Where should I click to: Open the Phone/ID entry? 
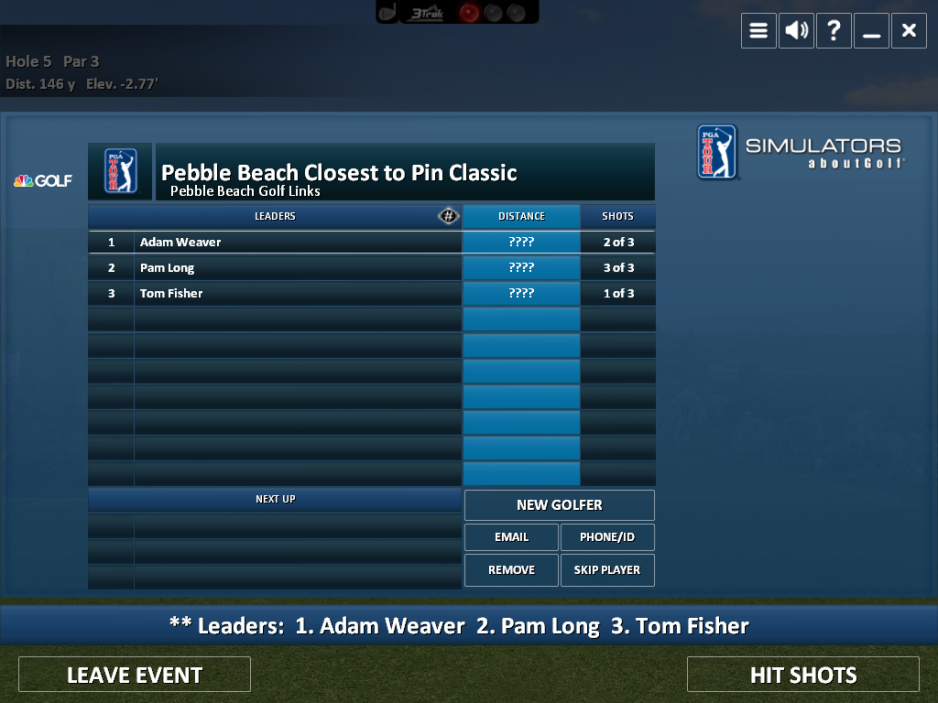[x=607, y=537]
